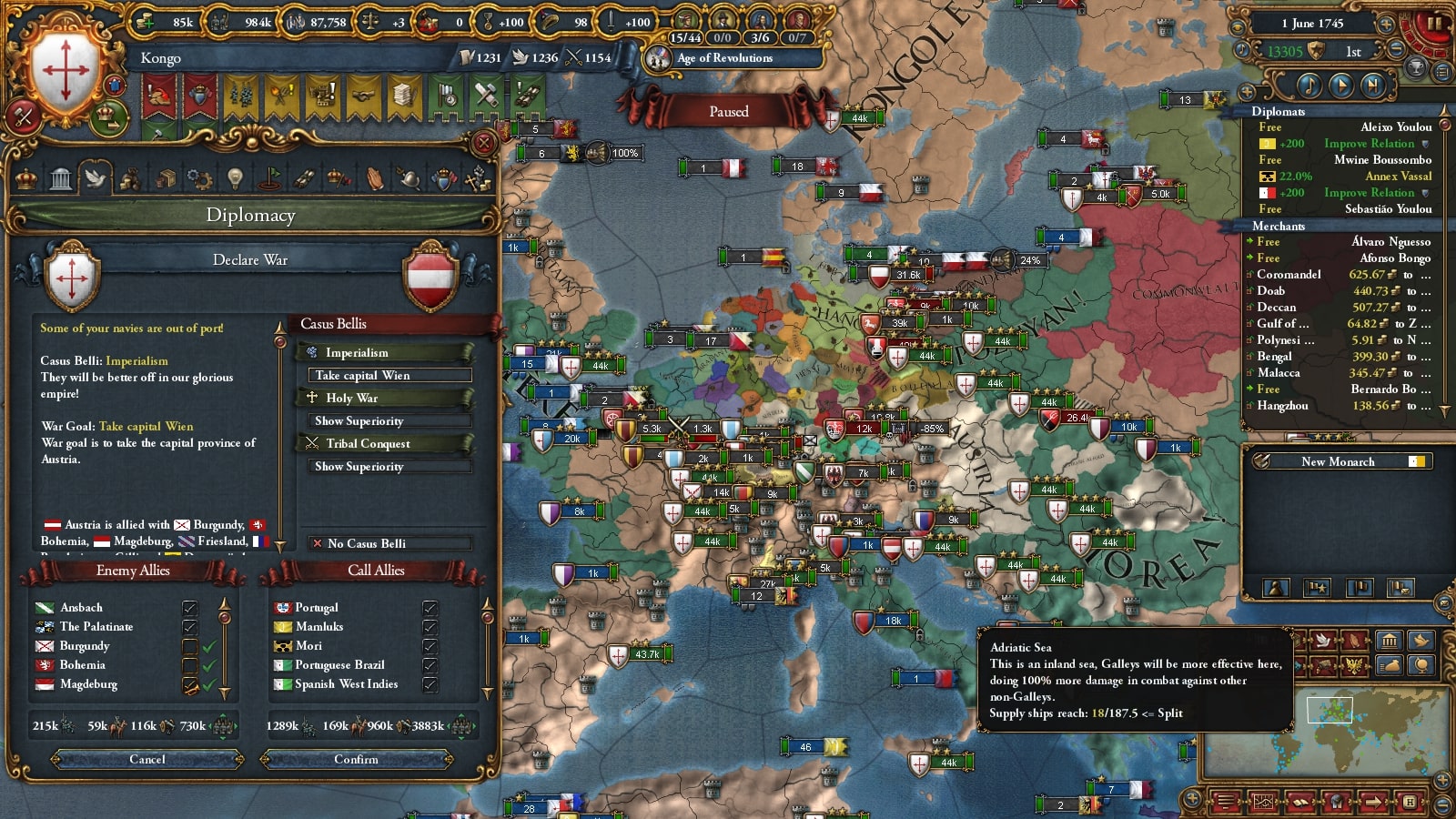Confirm the war declaration

pos(356,759)
